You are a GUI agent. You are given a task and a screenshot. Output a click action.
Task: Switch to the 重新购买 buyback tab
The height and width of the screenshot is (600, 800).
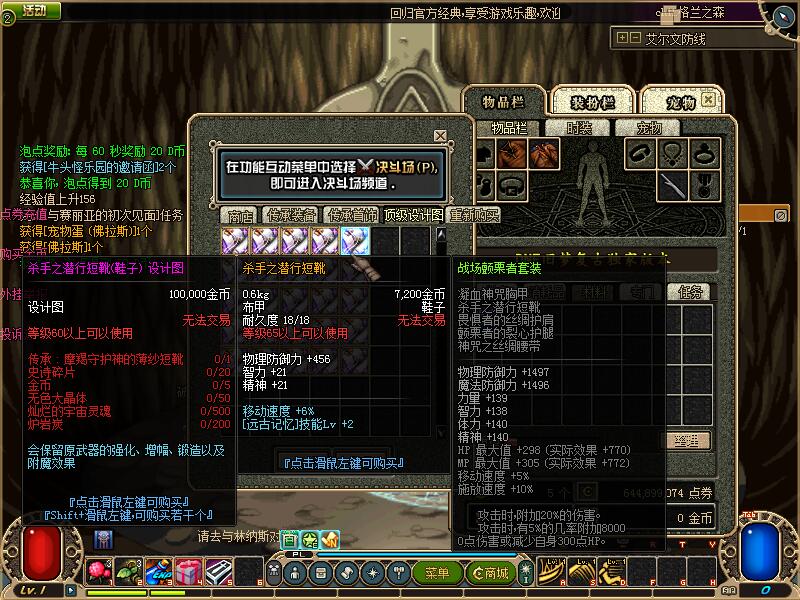click(x=474, y=216)
